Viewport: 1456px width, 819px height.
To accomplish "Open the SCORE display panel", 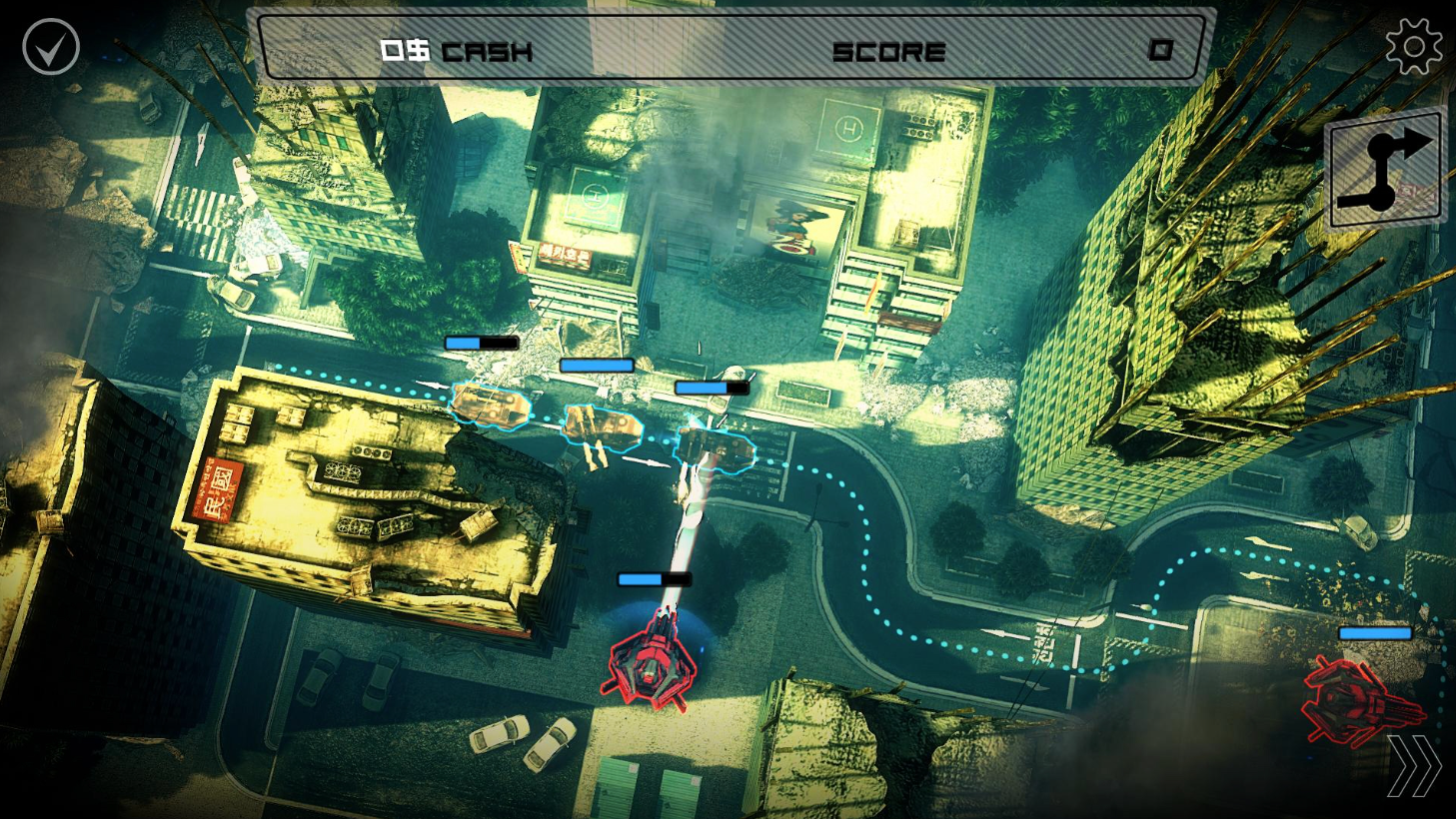I will click(x=889, y=52).
